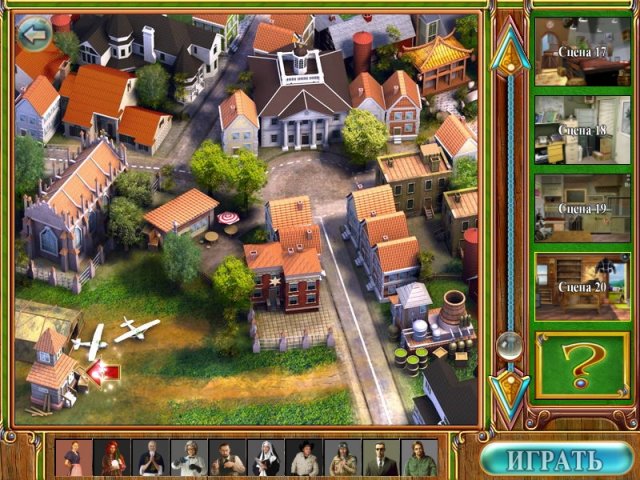
Task: Start the game with ИГРАТЬ
Action: click(556, 459)
